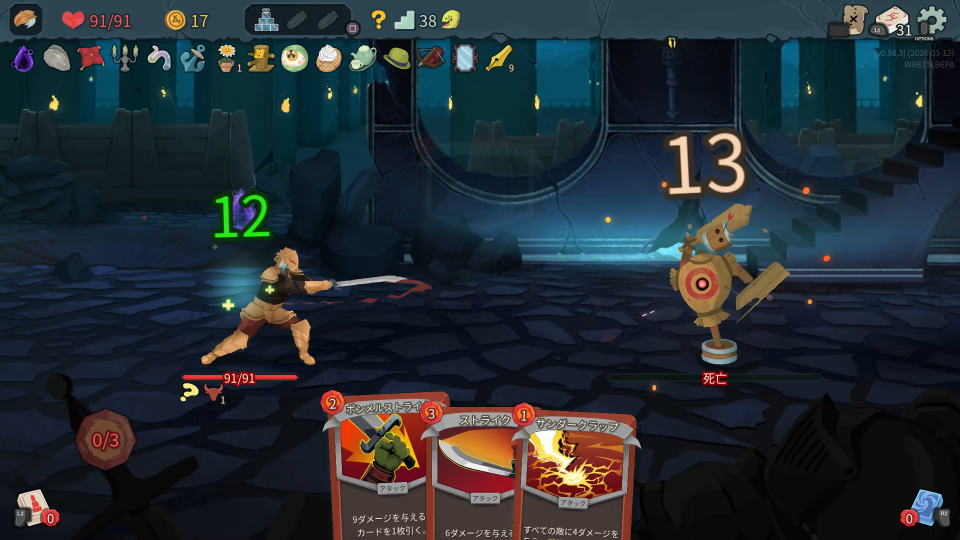Open the discard pile
Image resolution: width=960 pixels, height=540 pixels.
(925, 506)
